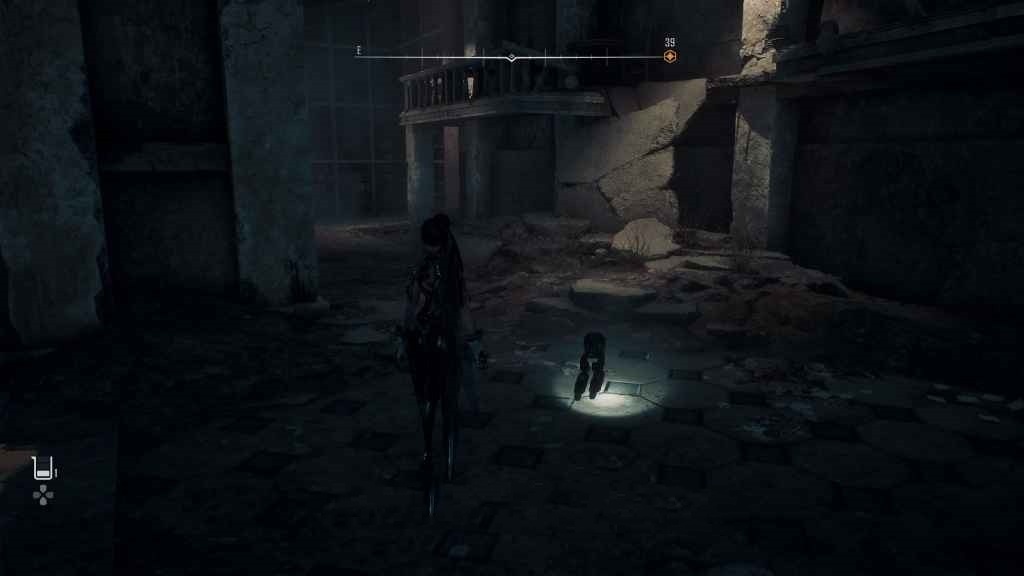Screen dimensions: 1024x576
Task: Use the healing potion beaker item
Action: tap(42, 467)
